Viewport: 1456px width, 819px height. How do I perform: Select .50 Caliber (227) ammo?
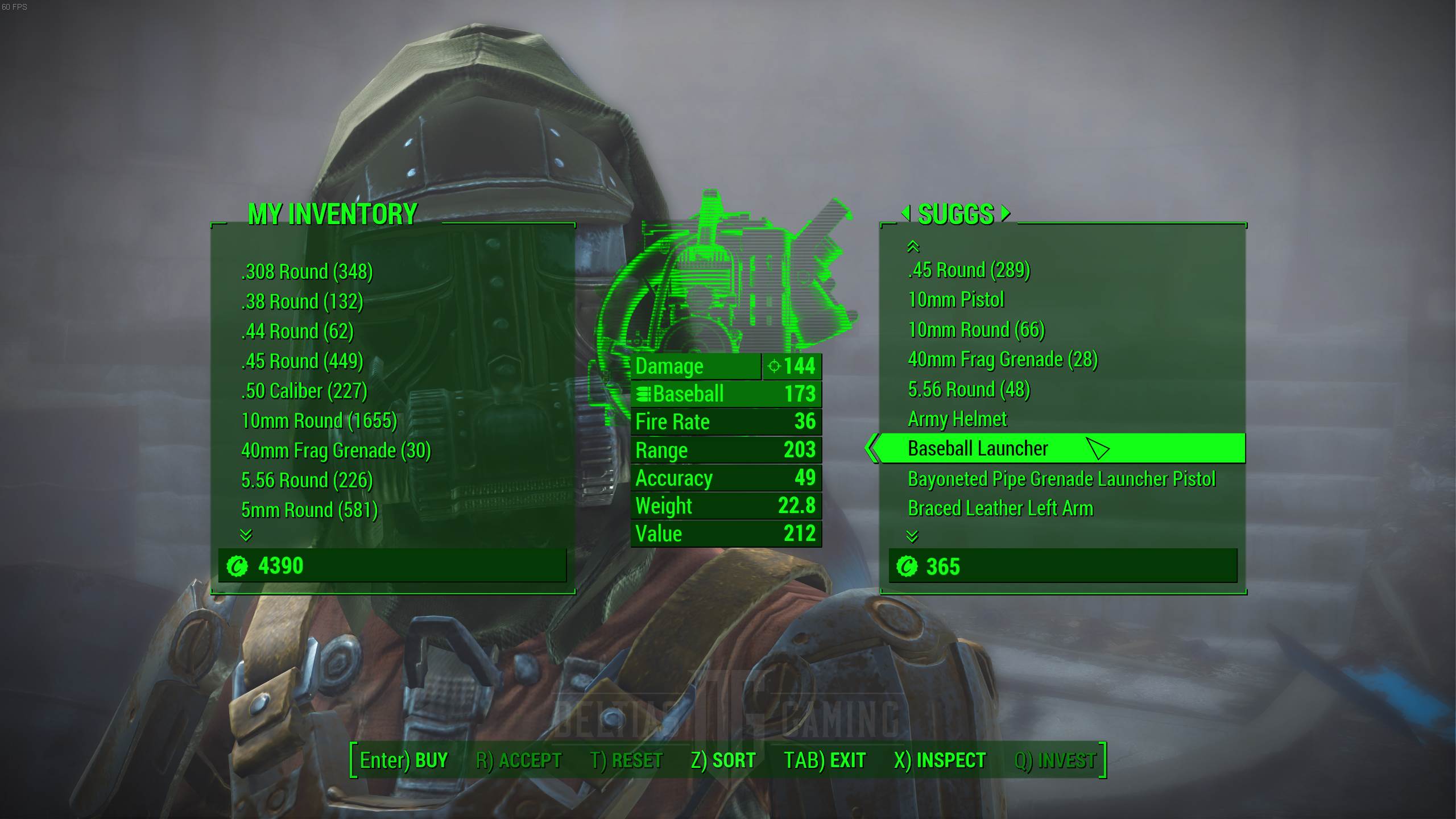tap(304, 391)
